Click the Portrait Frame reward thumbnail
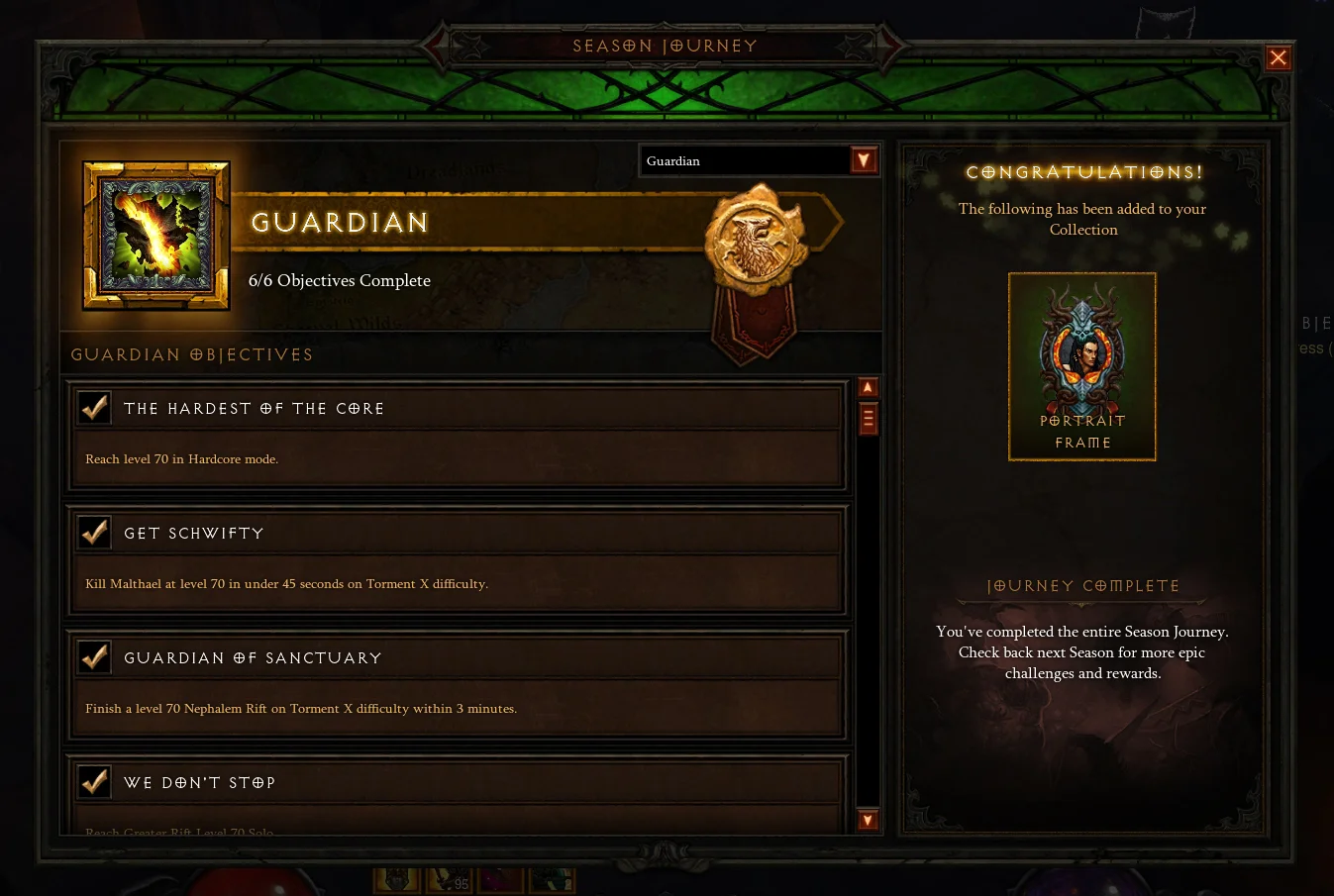Image resolution: width=1334 pixels, height=896 pixels. 1081,366
